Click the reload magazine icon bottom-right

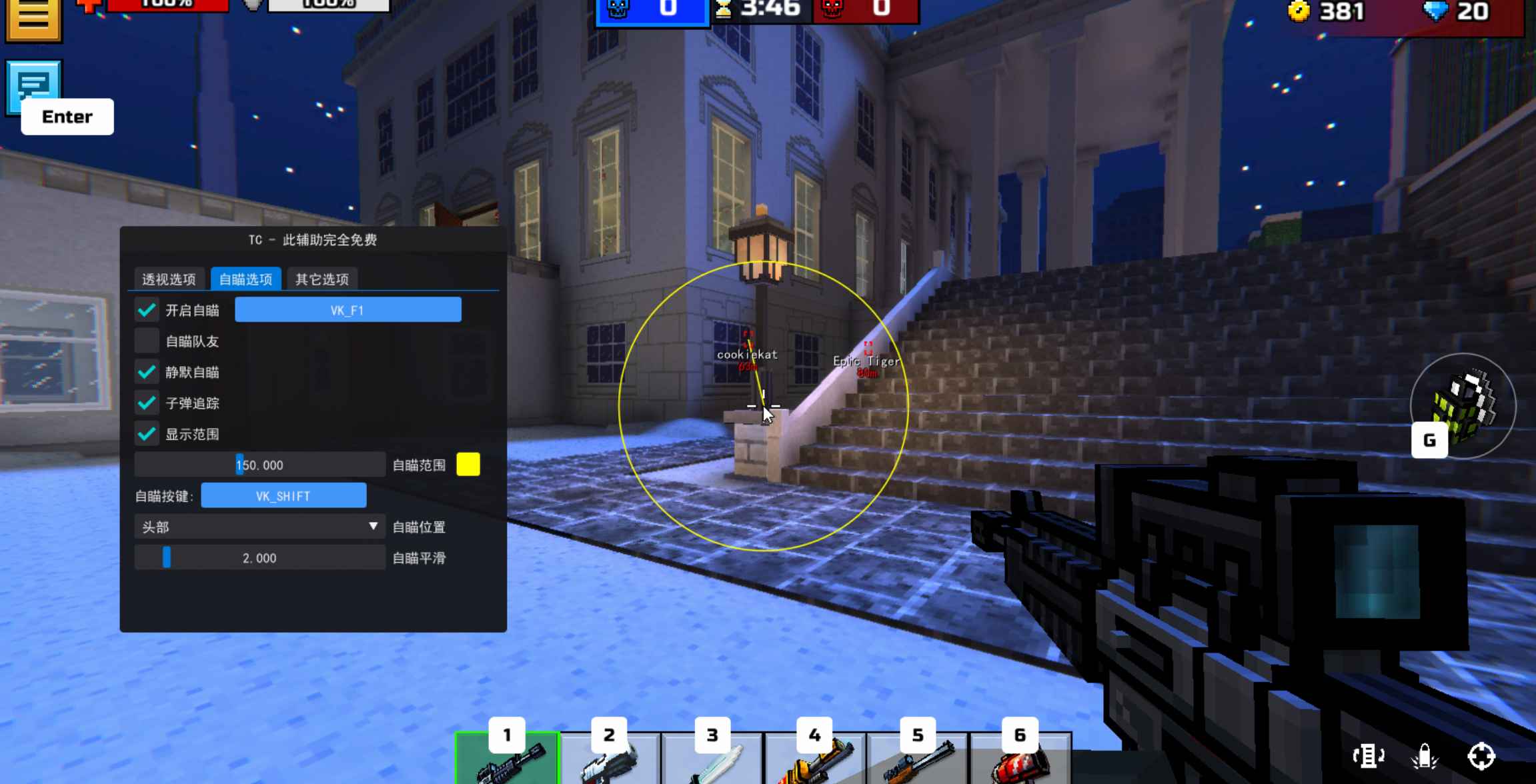pyautogui.click(x=1369, y=757)
